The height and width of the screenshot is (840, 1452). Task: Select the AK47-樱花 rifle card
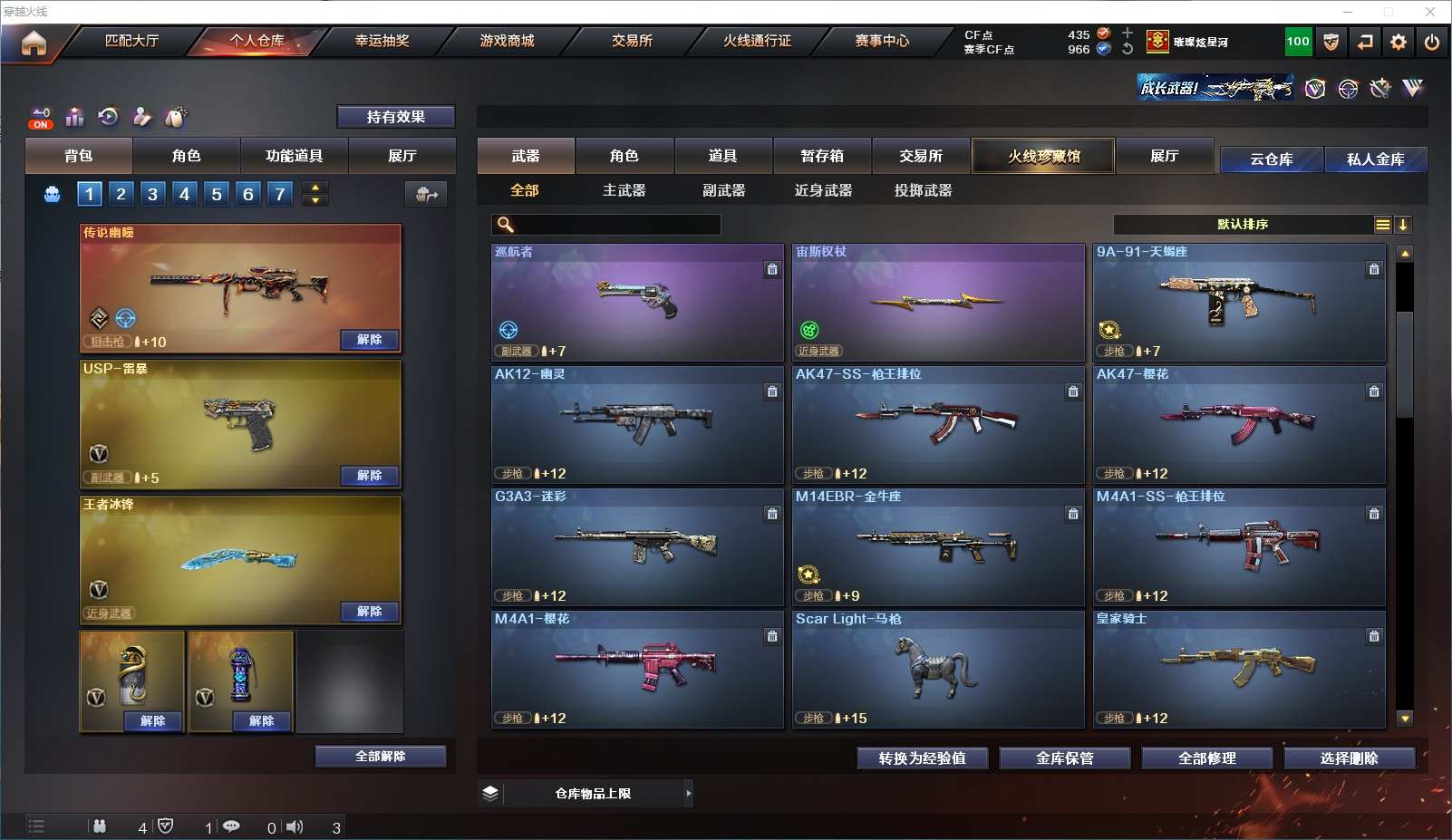(x=1239, y=424)
